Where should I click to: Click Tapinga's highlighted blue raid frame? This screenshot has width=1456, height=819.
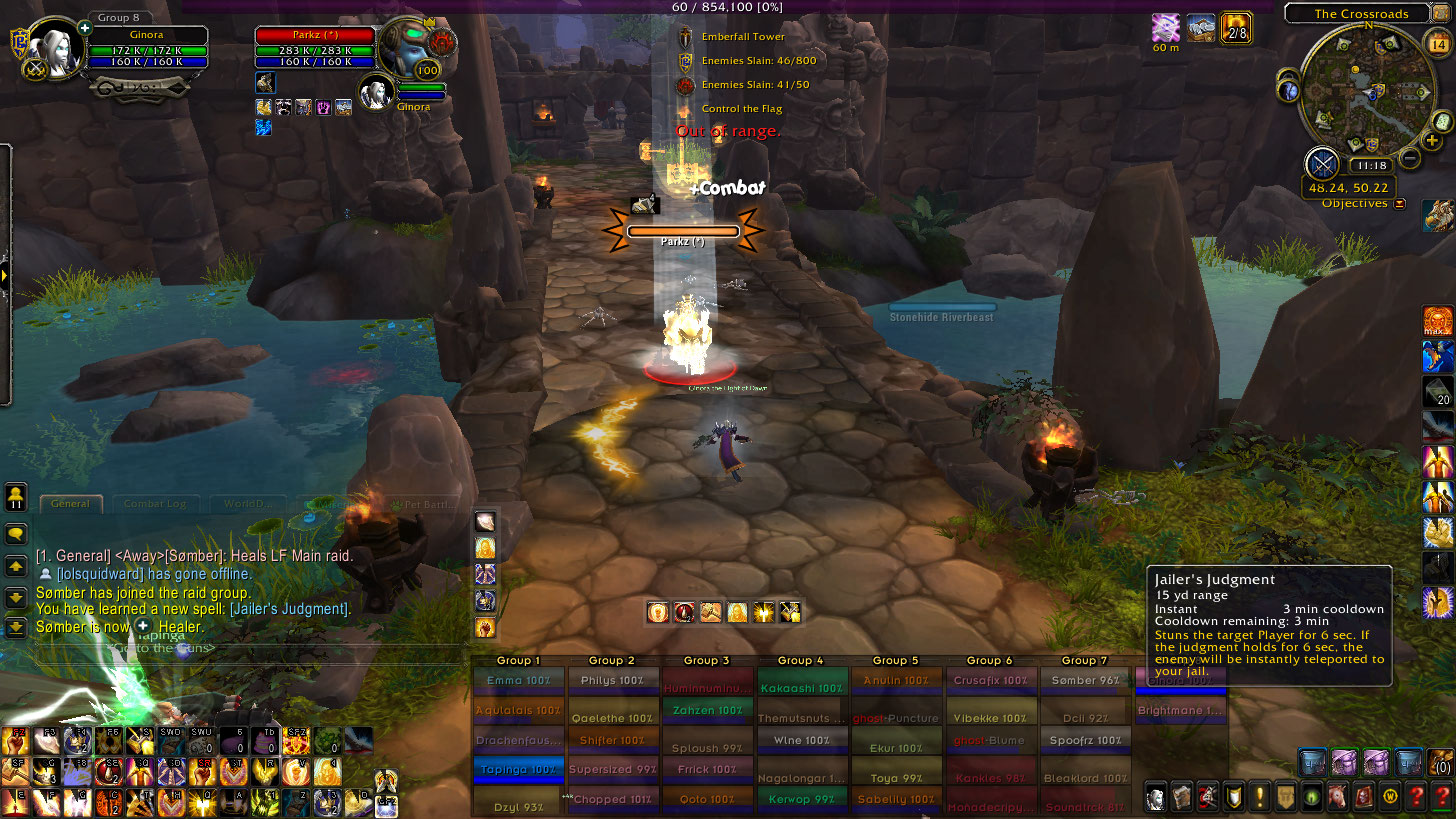[x=517, y=770]
